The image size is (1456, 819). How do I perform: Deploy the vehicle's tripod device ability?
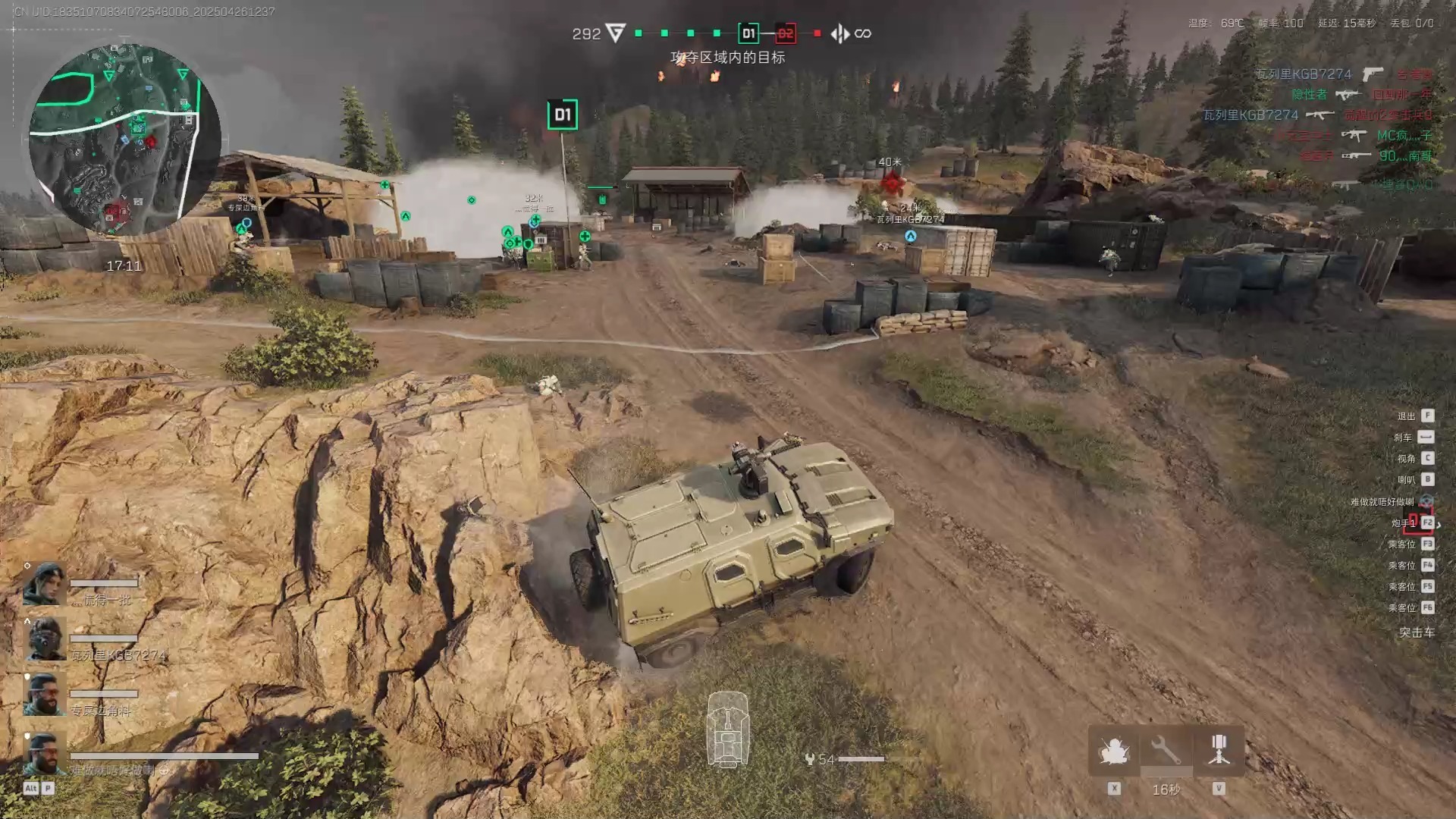point(1219,751)
